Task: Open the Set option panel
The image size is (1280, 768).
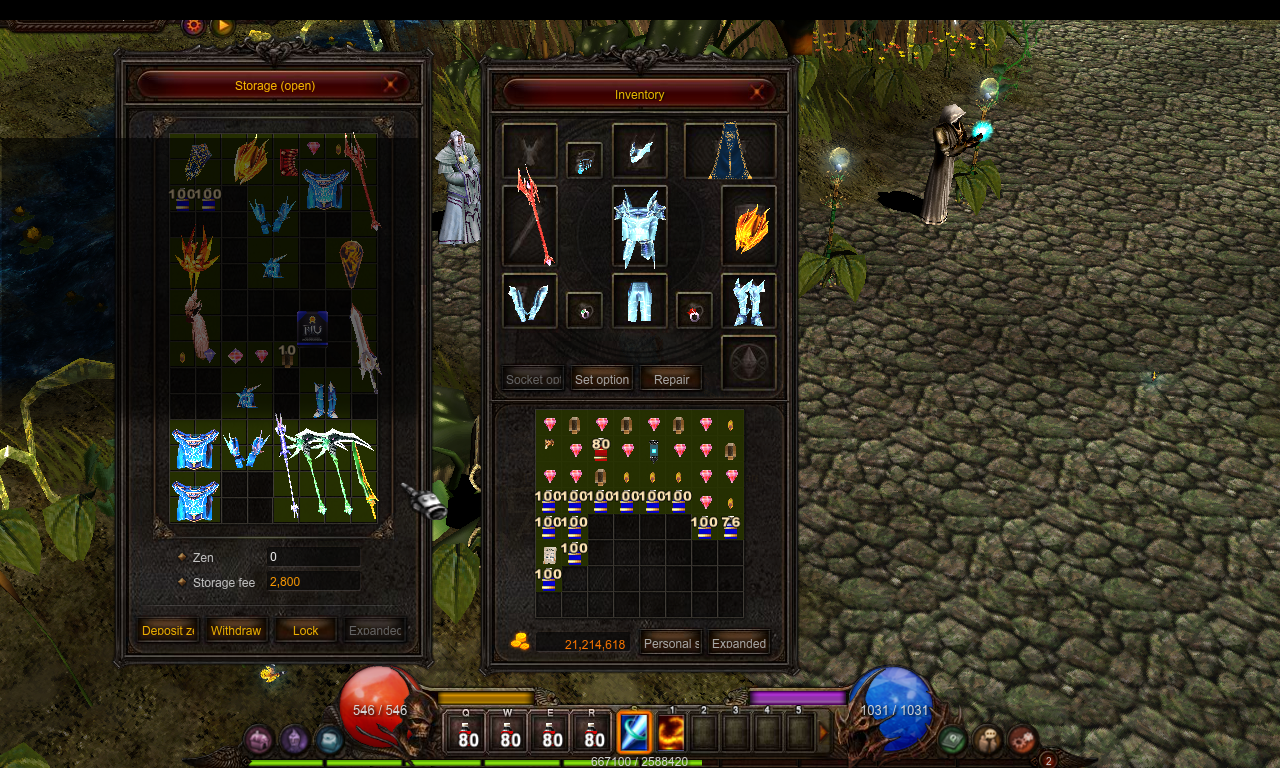Action: click(x=602, y=379)
